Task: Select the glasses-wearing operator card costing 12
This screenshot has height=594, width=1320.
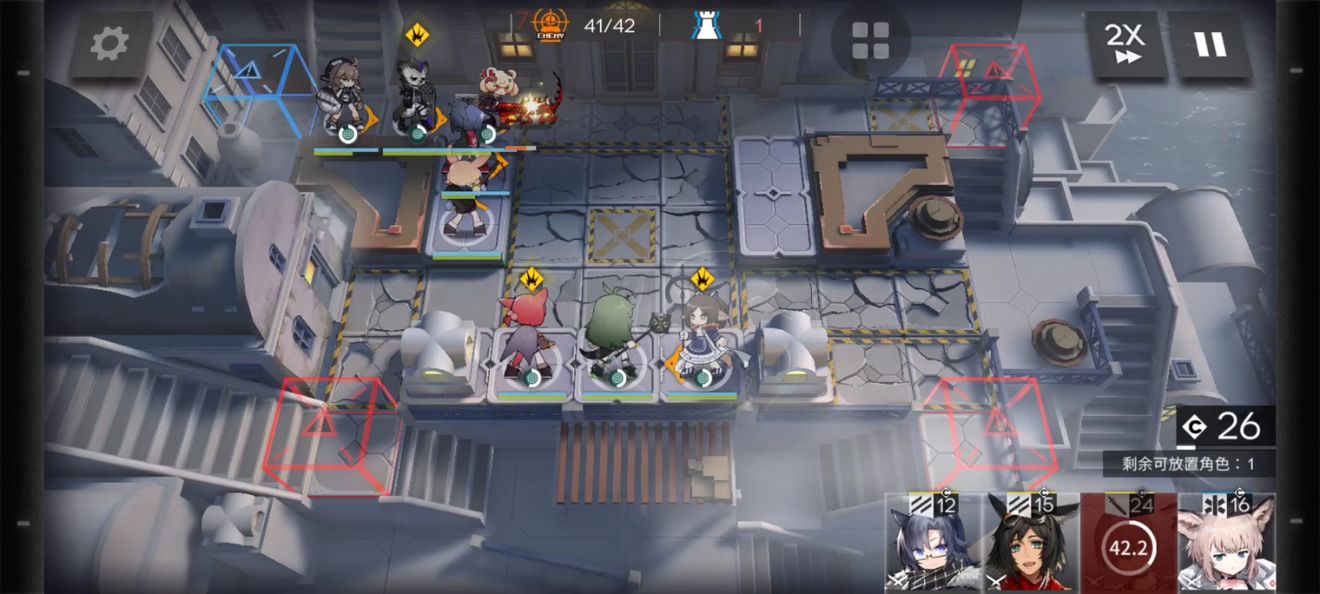Action: [933, 543]
